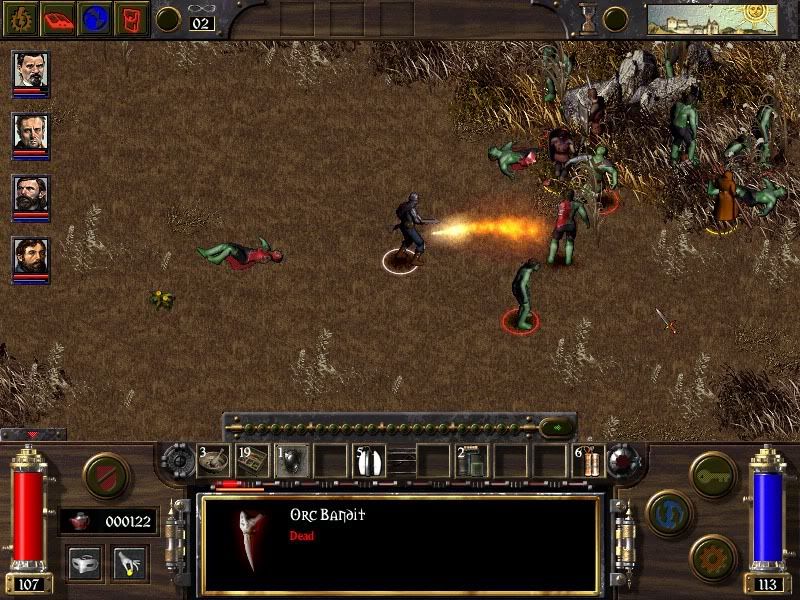Open the red logbook icon
This screenshot has height=600, width=800.
point(57,18)
